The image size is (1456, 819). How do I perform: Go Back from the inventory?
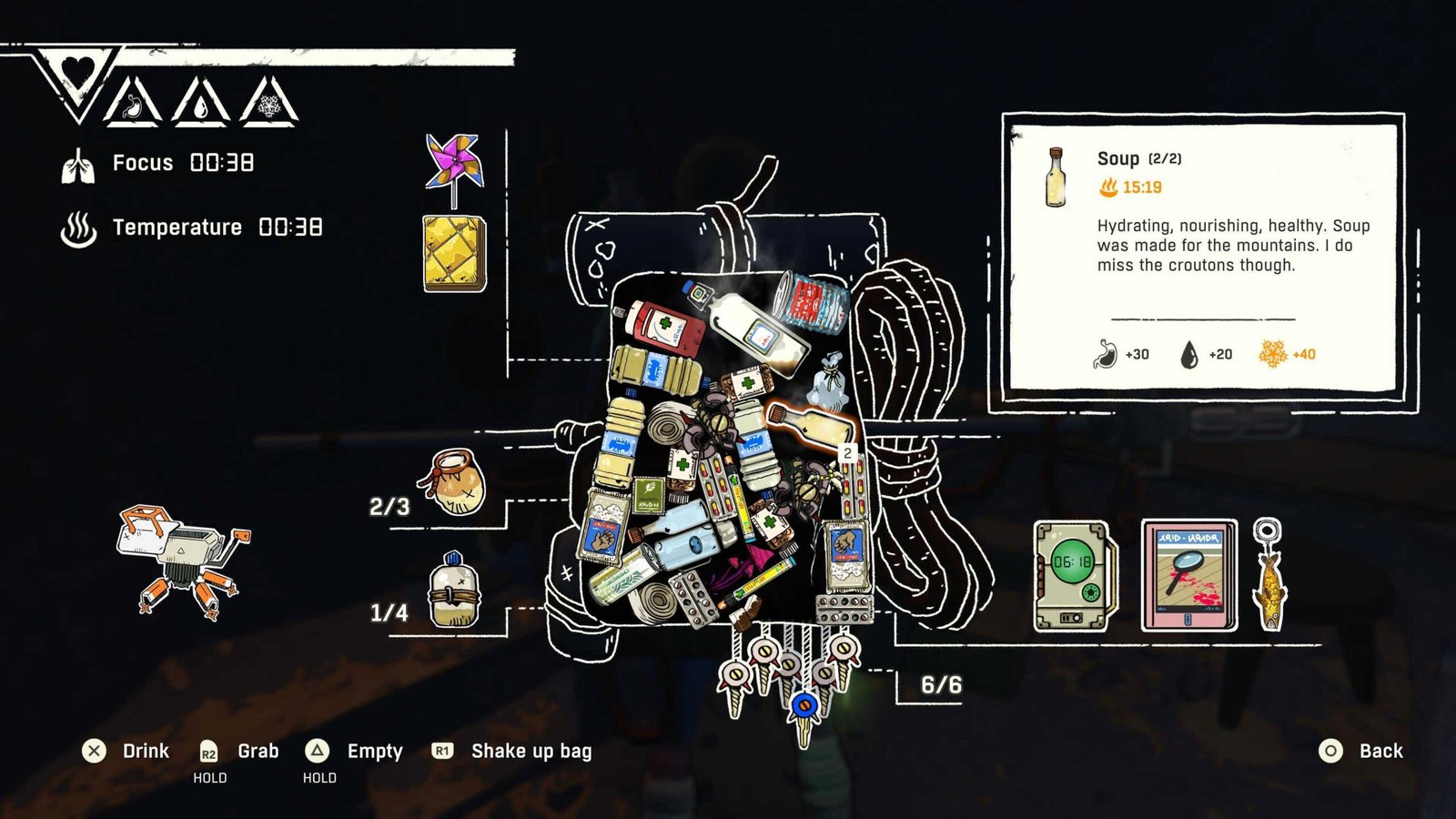point(1380,751)
